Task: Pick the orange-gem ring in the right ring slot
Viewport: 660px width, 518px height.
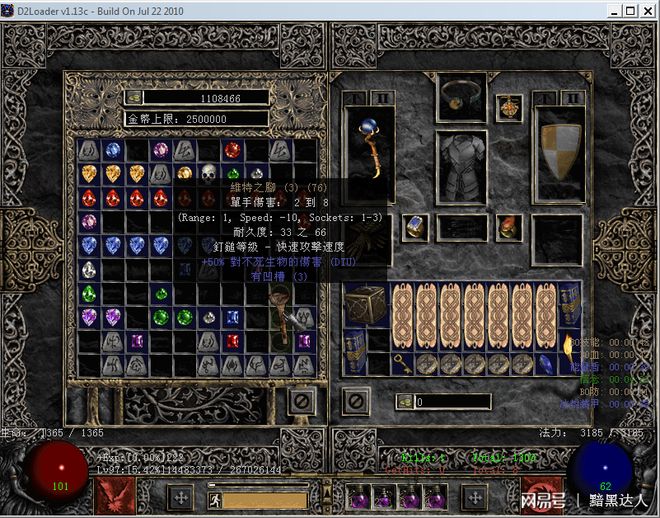Action: pyautogui.click(x=509, y=227)
